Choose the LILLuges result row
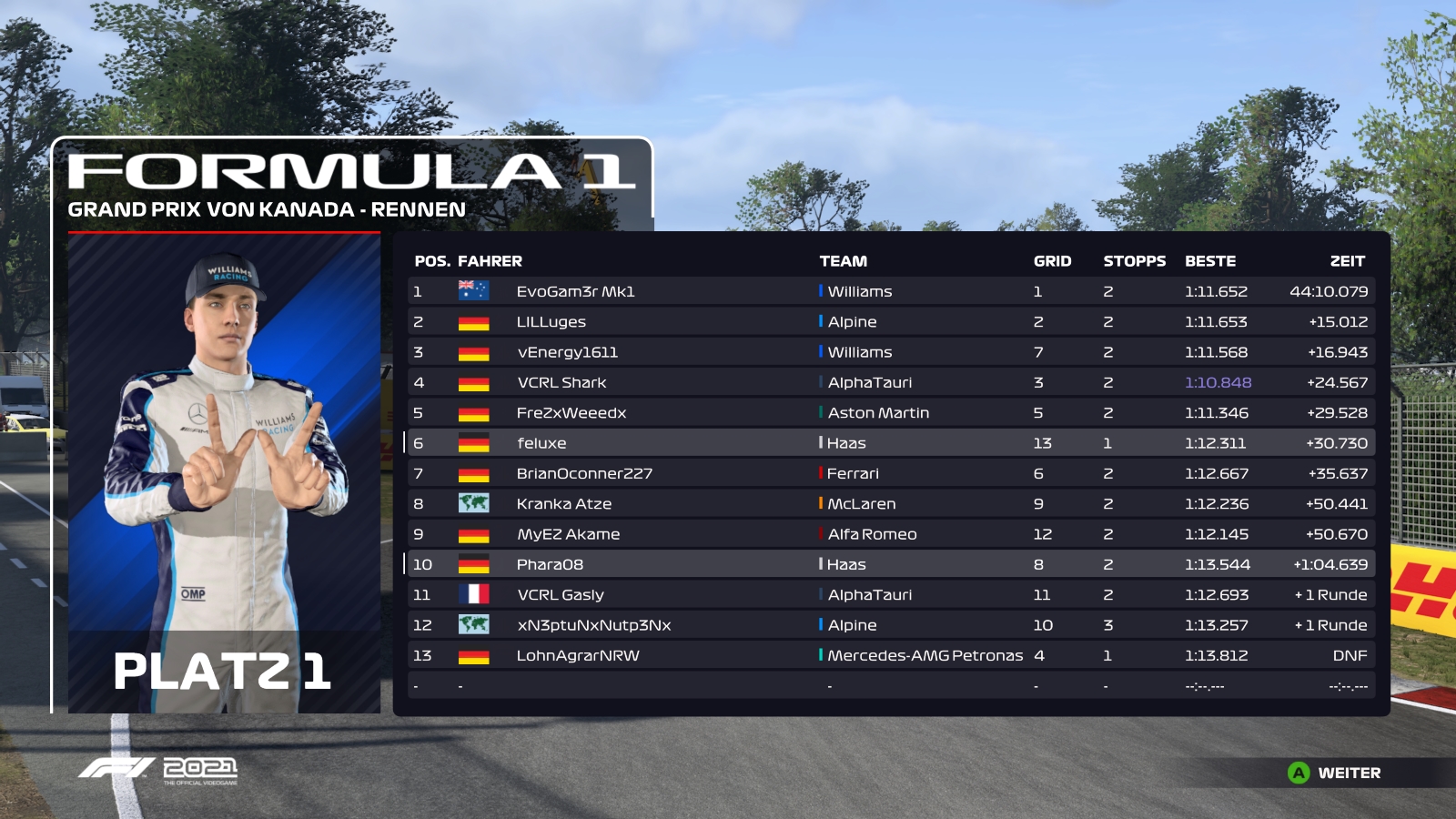The height and width of the screenshot is (819, 1456). tap(890, 322)
